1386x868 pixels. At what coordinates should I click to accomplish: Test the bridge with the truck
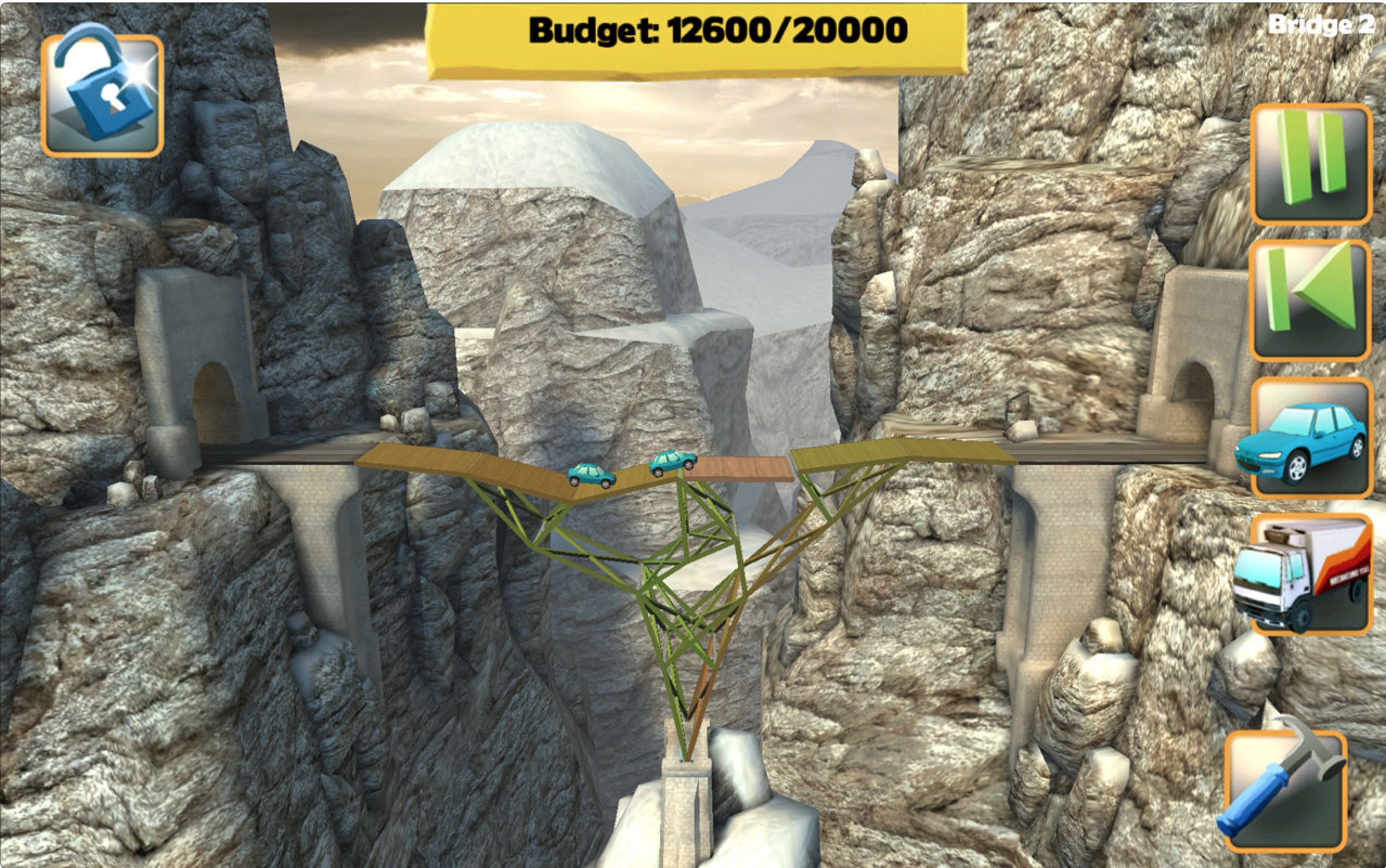1310,575
